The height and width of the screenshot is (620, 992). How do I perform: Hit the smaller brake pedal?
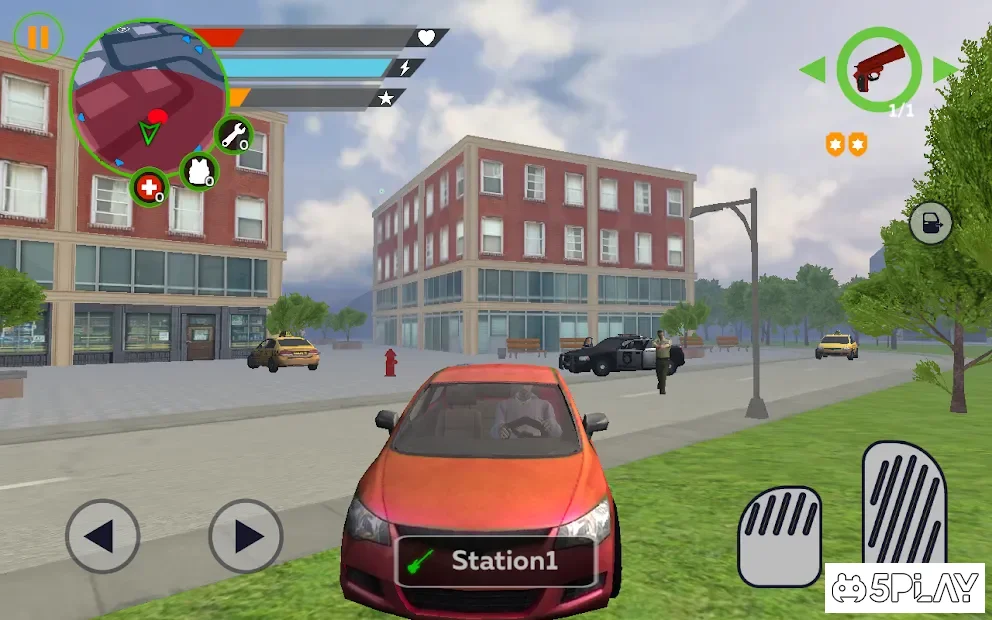pos(779,536)
